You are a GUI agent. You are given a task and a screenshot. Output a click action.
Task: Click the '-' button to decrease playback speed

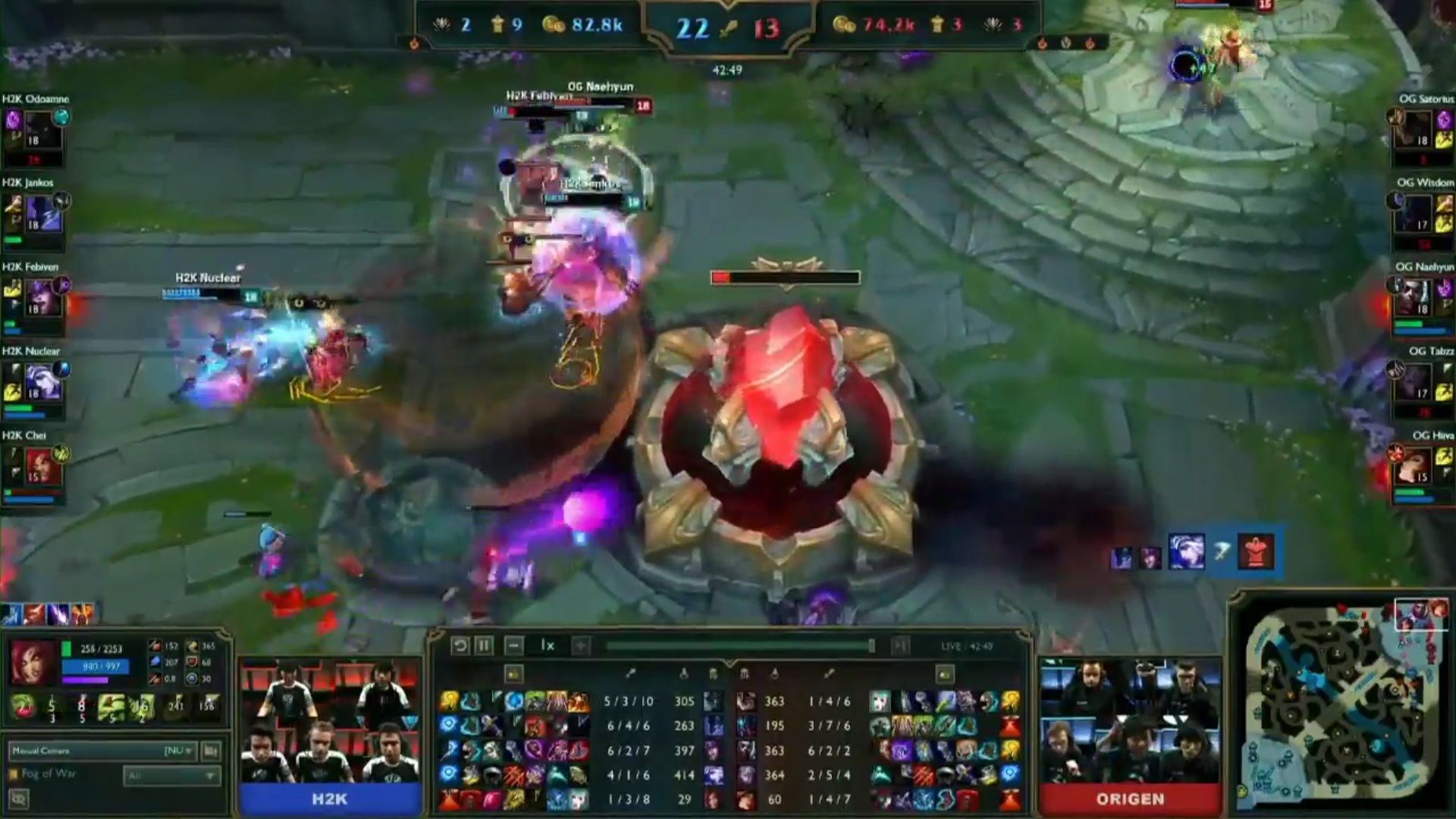[514, 645]
